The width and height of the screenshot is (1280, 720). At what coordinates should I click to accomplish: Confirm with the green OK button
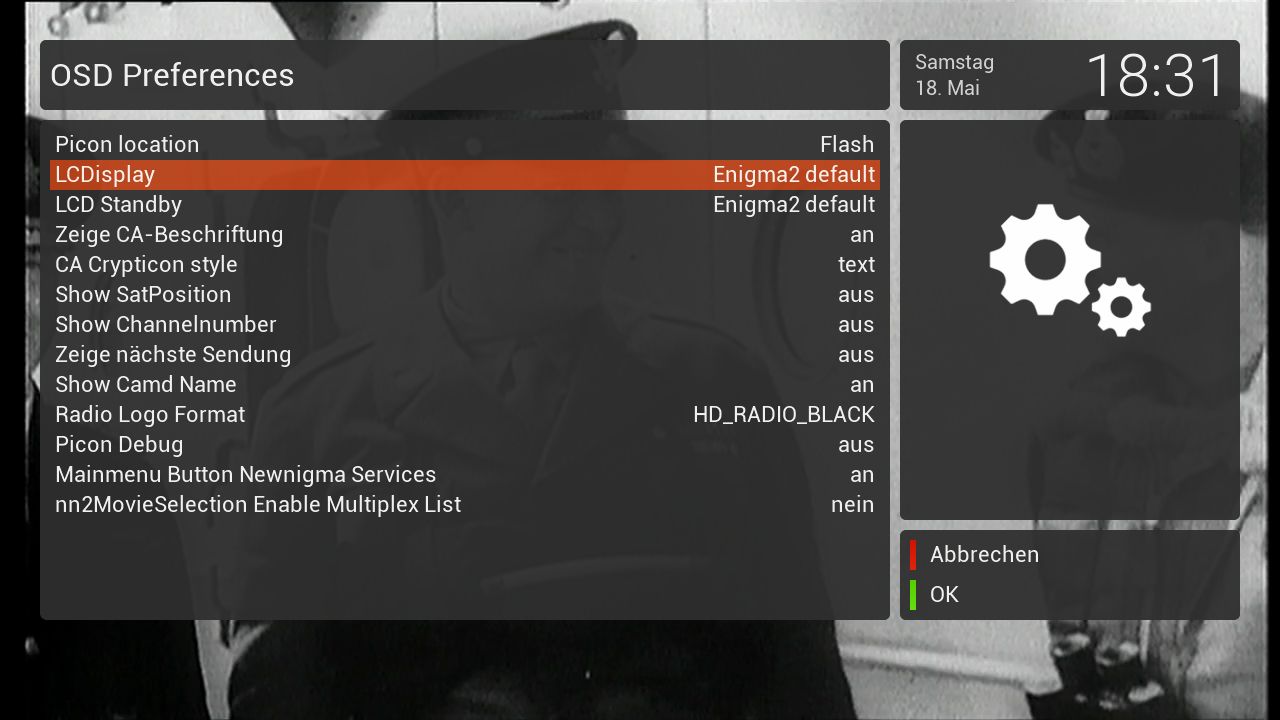[x=943, y=594]
